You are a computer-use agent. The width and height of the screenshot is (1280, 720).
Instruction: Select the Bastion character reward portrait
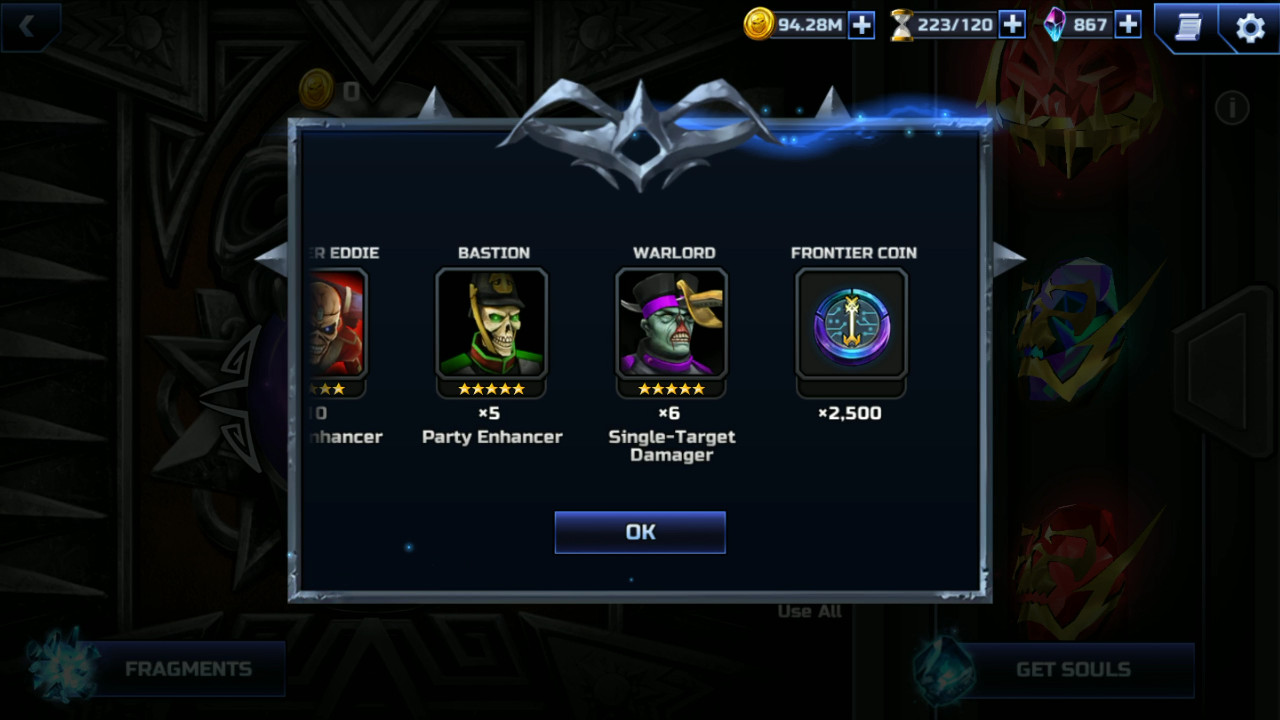pyautogui.click(x=492, y=323)
